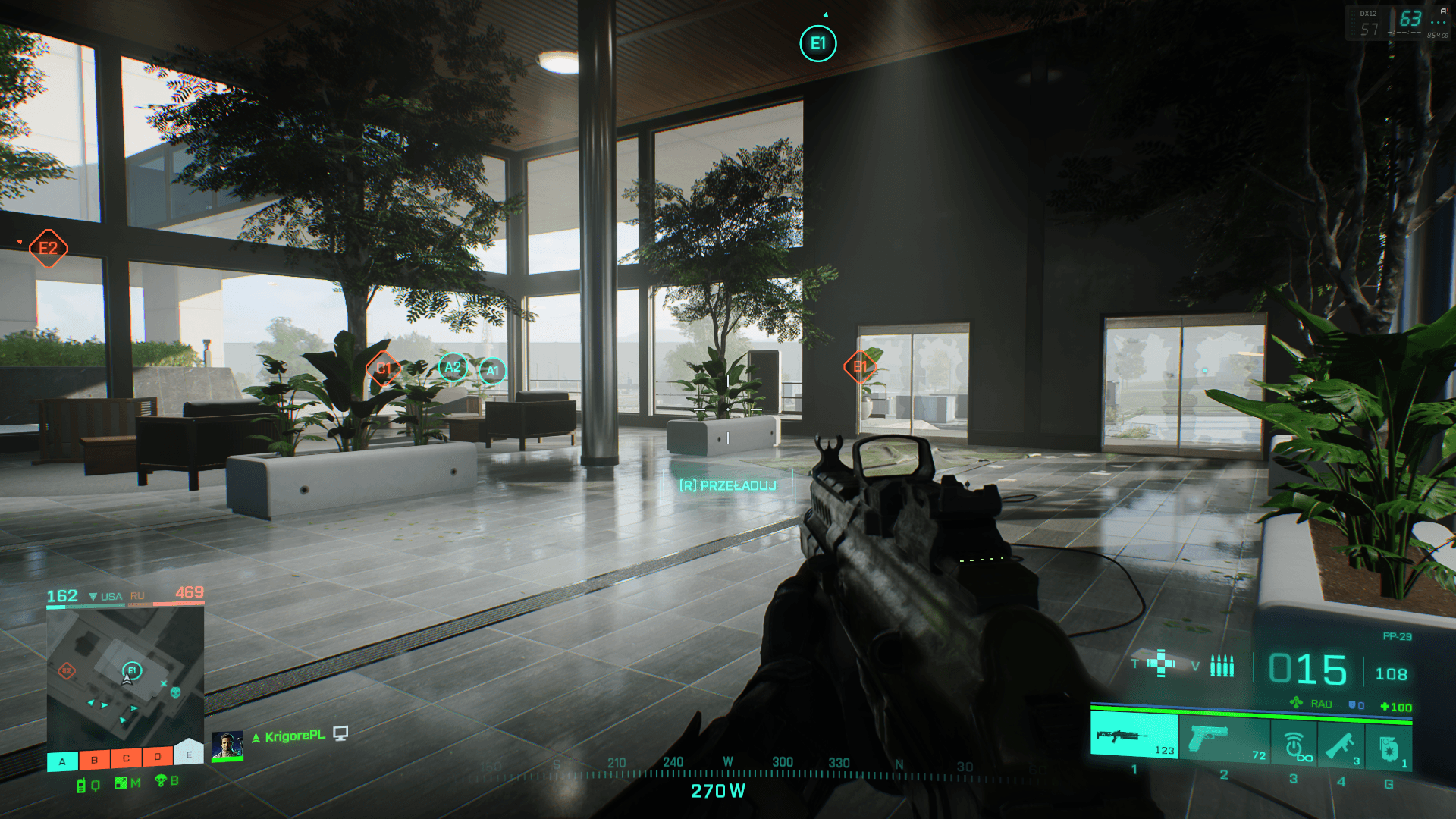Viewport: 1456px width, 819px height.
Task: Click the skull marker on the minimap
Action: click(175, 692)
